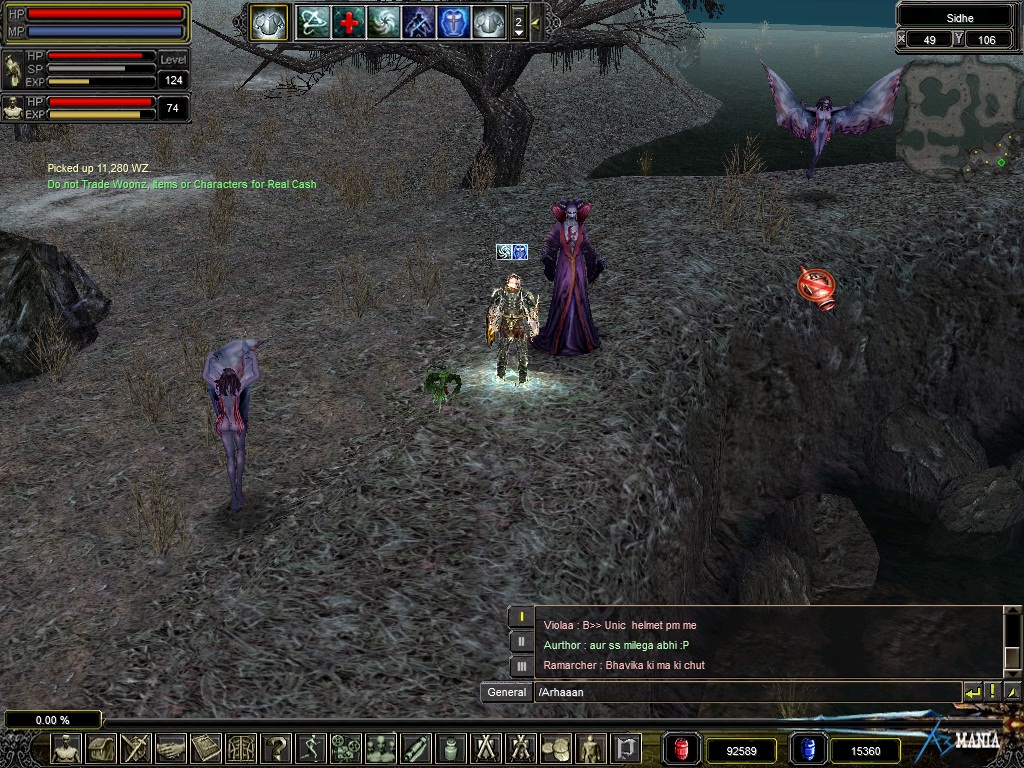Collapse the skill bar with the green arrow
Screen dimensions: 1024x768
pyautogui.click(x=536, y=22)
